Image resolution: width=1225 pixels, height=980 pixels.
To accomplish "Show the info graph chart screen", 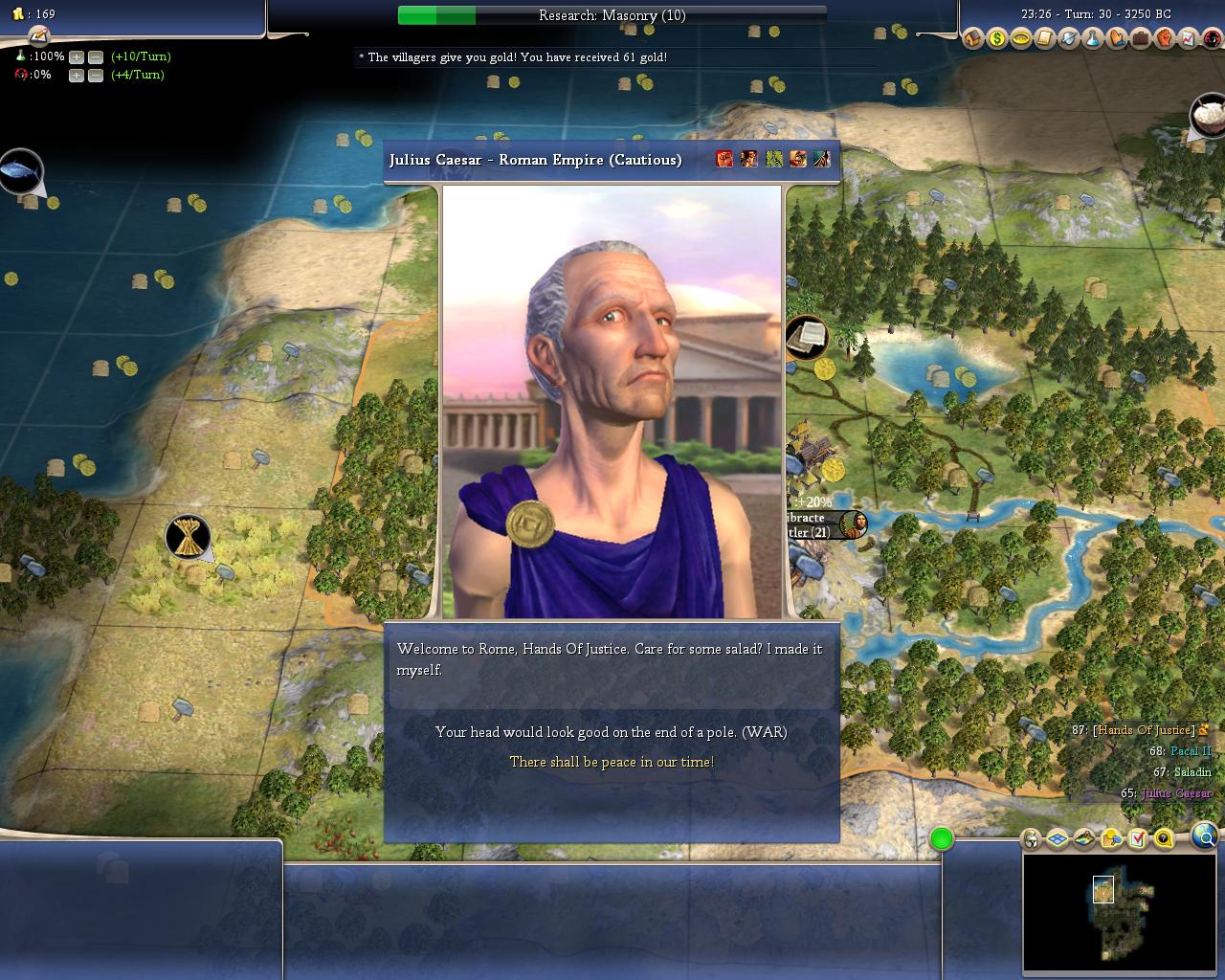I will pos(1189,39).
